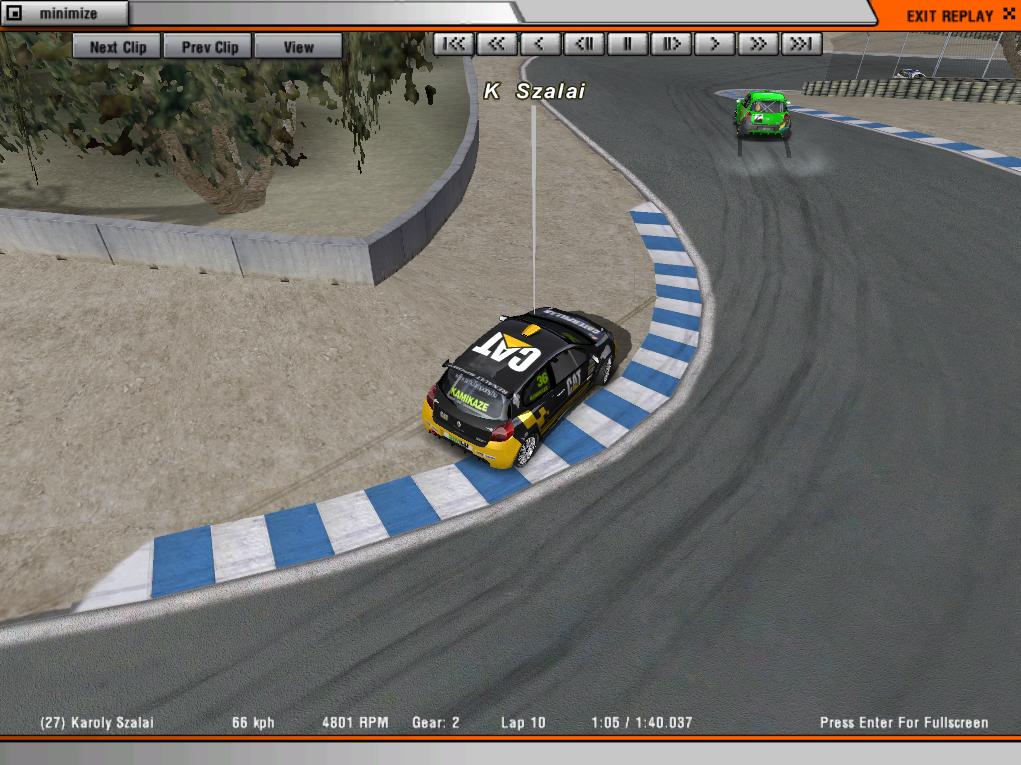Open the View options

[x=298, y=47]
